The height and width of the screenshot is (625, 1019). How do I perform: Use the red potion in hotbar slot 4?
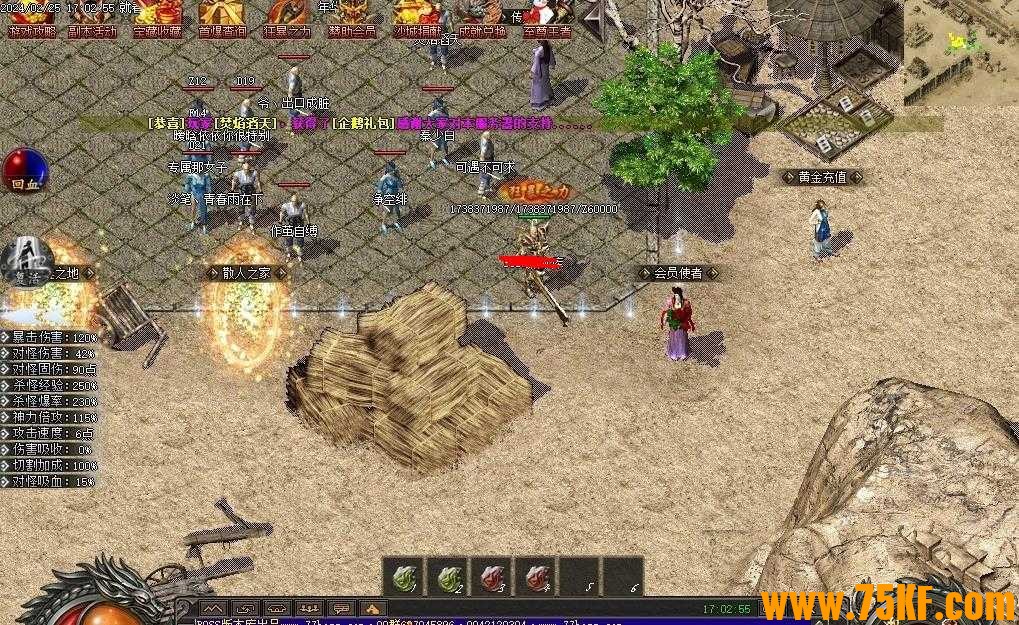(535, 577)
